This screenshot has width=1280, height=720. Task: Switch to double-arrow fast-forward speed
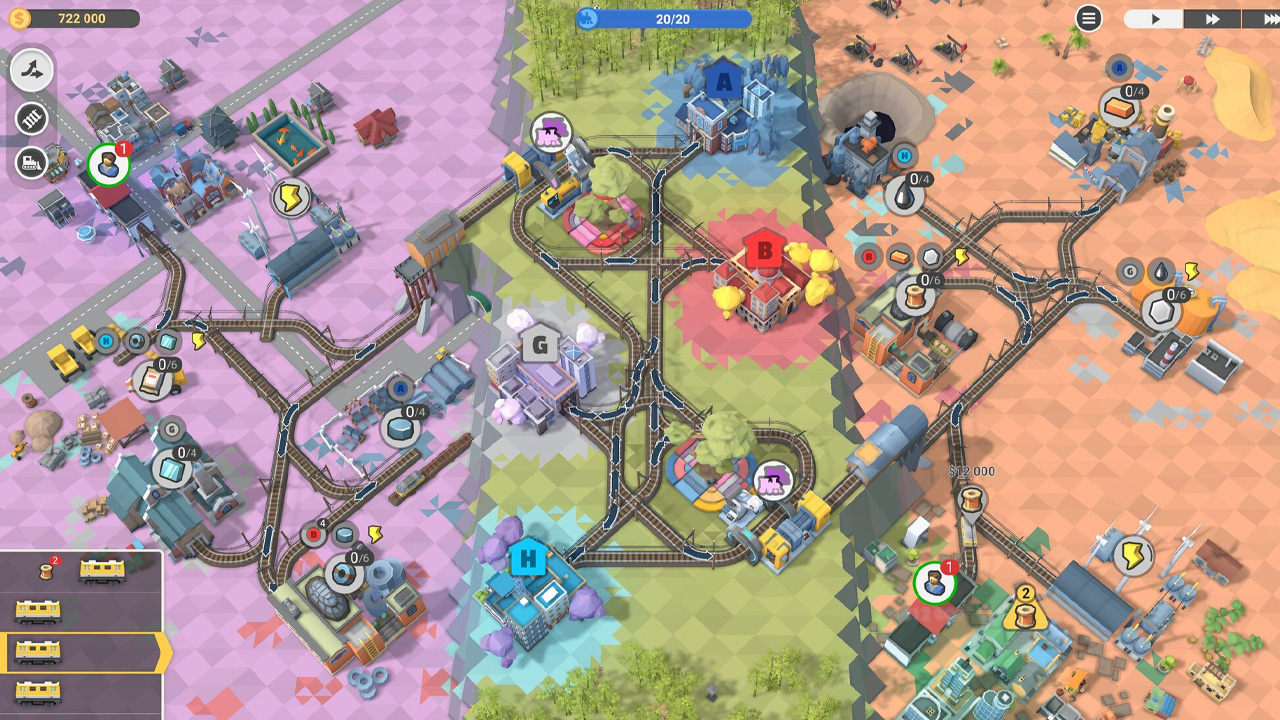[1212, 19]
